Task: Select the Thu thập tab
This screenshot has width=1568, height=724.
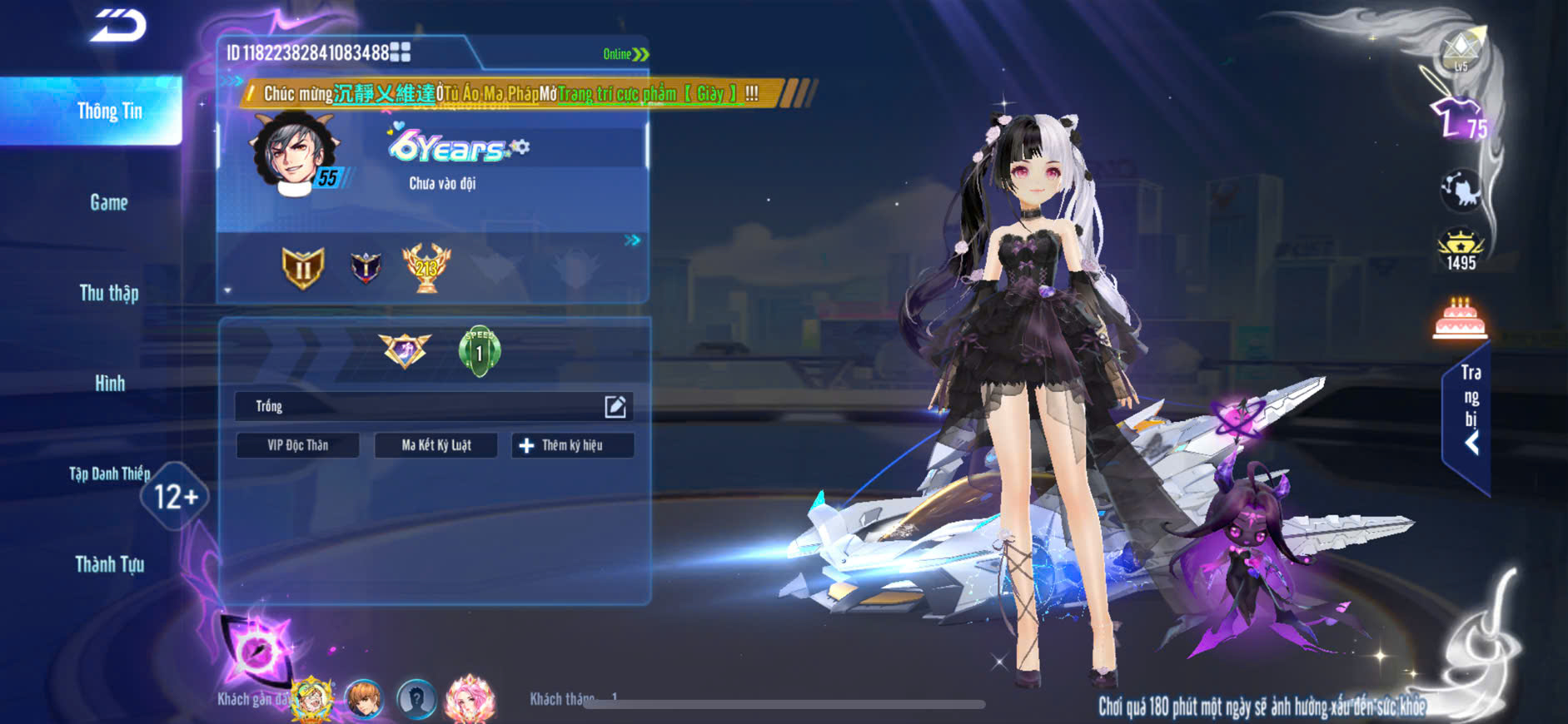Action: tap(109, 293)
